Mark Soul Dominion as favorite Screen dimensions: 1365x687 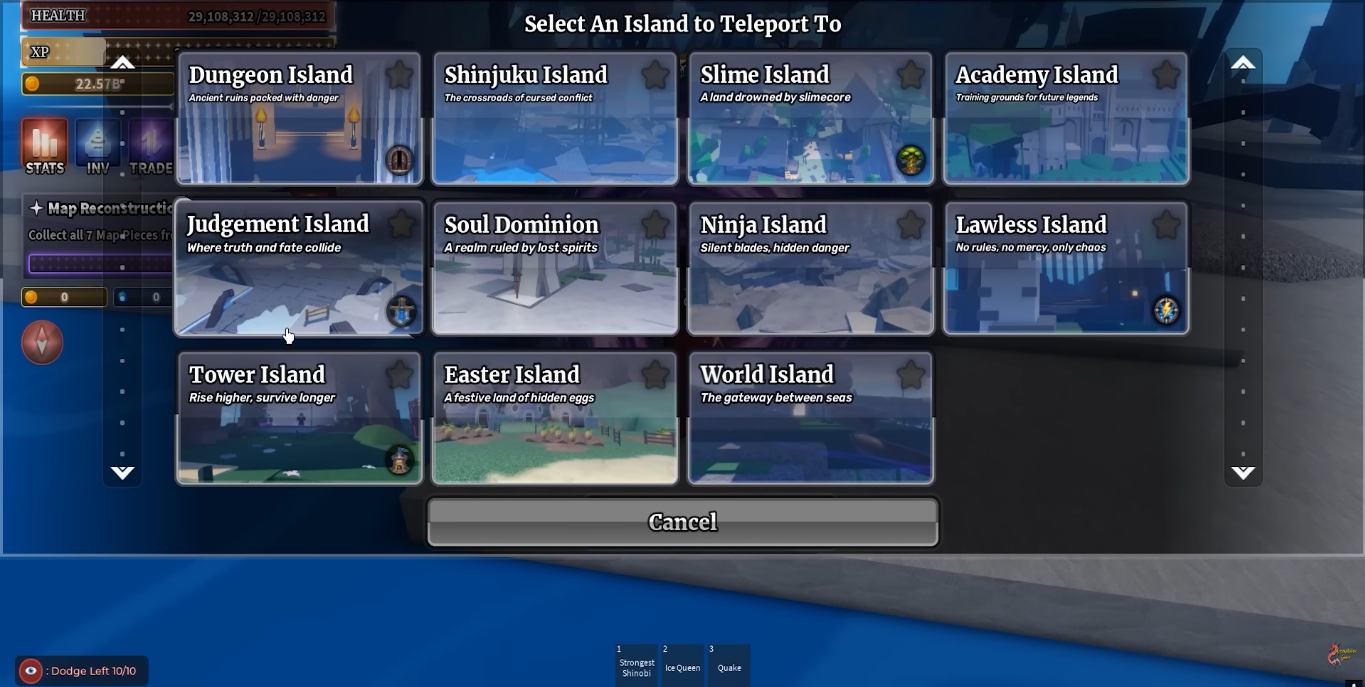655,225
